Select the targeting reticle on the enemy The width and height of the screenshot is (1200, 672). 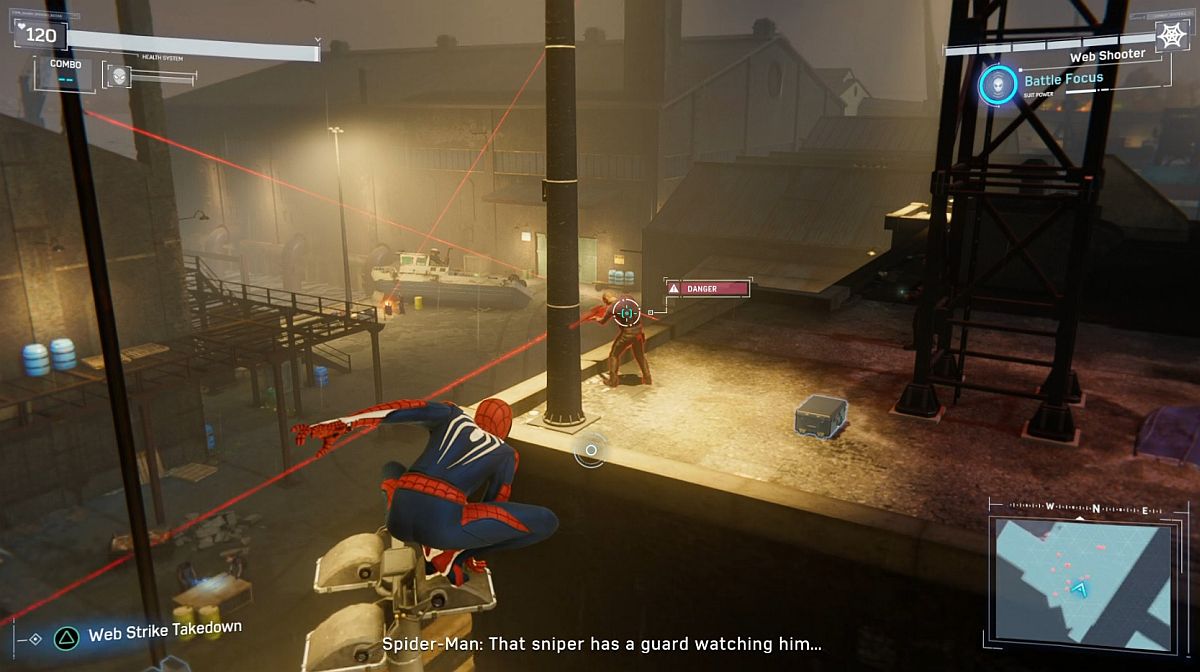coord(627,313)
